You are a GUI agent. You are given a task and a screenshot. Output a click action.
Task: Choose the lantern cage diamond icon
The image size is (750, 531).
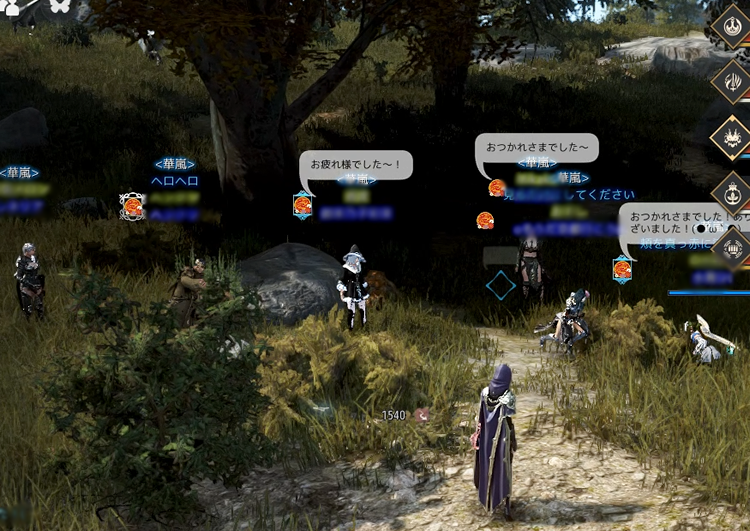pyautogui.click(x=733, y=244)
